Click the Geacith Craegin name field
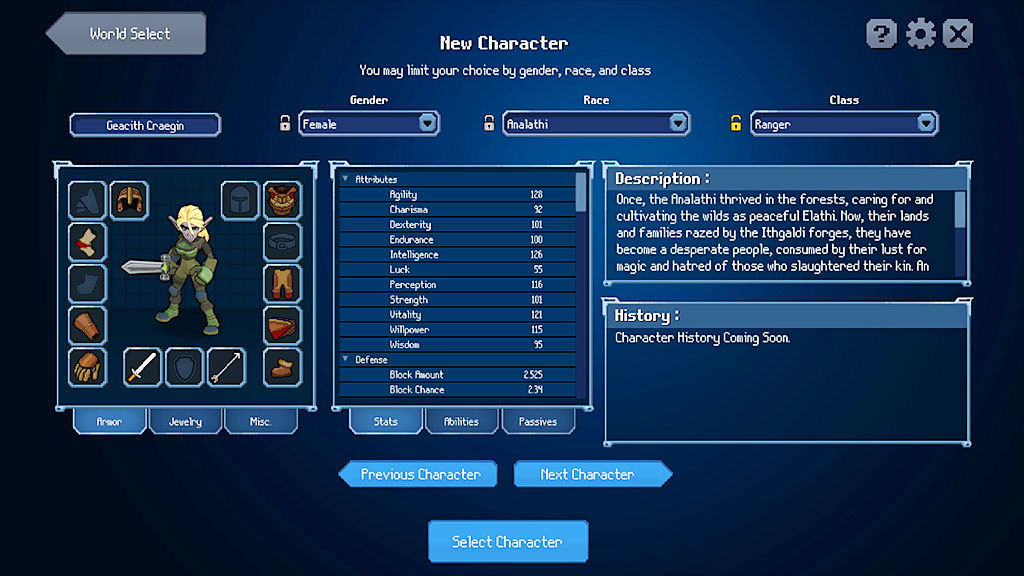 [x=145, y=125]
